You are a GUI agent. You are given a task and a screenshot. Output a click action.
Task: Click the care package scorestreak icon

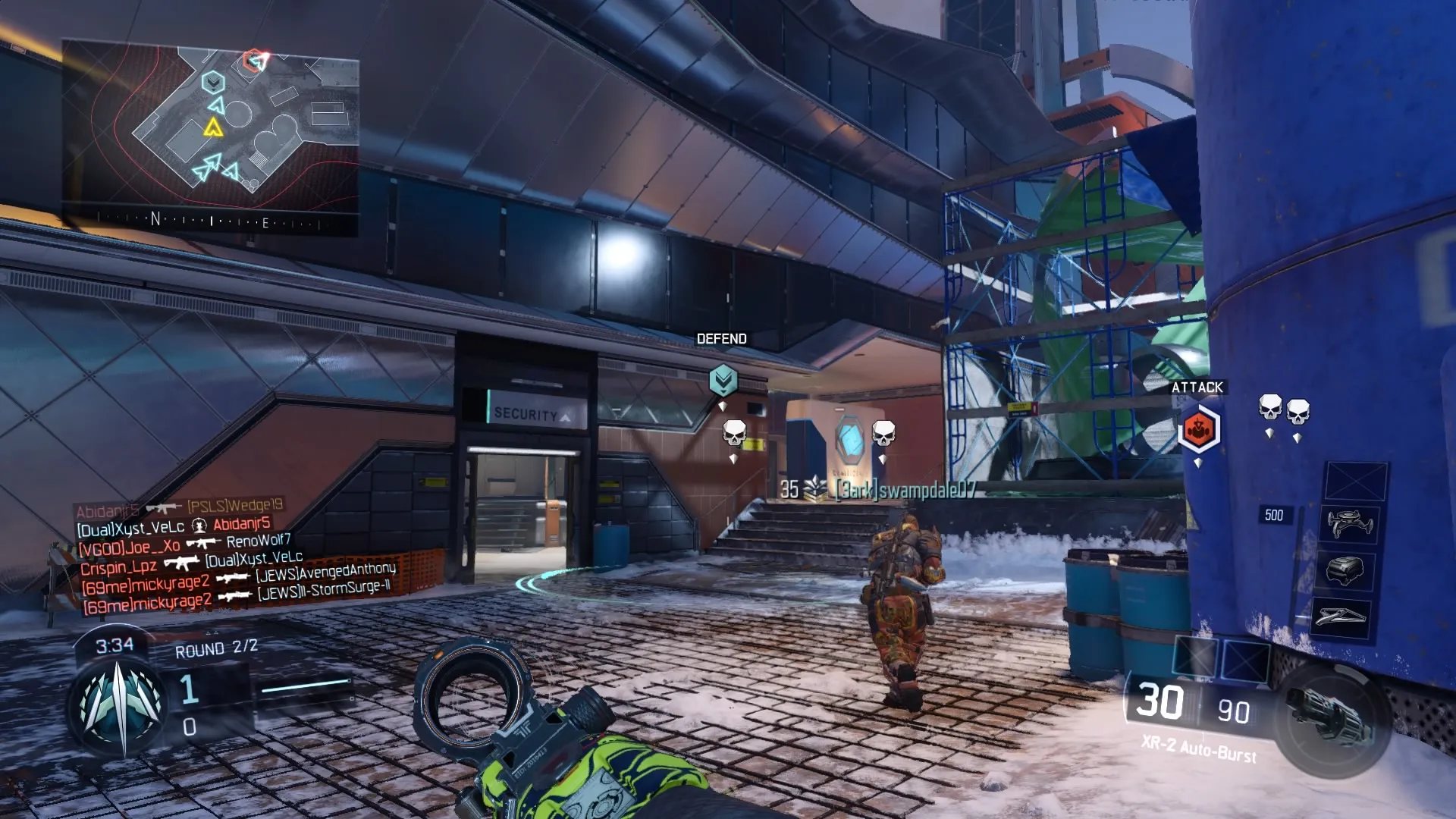1346,570
